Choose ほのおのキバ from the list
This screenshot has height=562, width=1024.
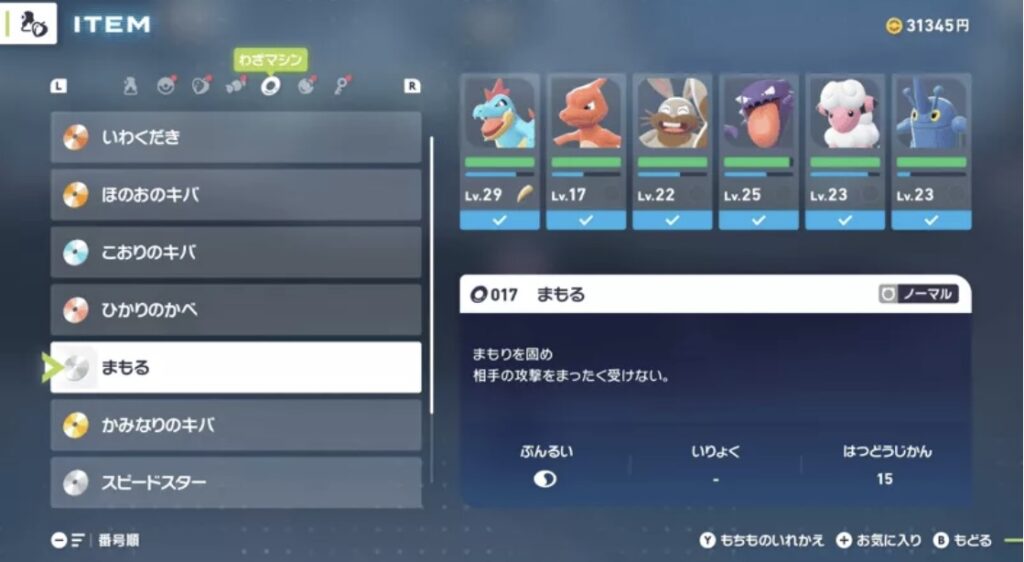(x=236, y=195)
